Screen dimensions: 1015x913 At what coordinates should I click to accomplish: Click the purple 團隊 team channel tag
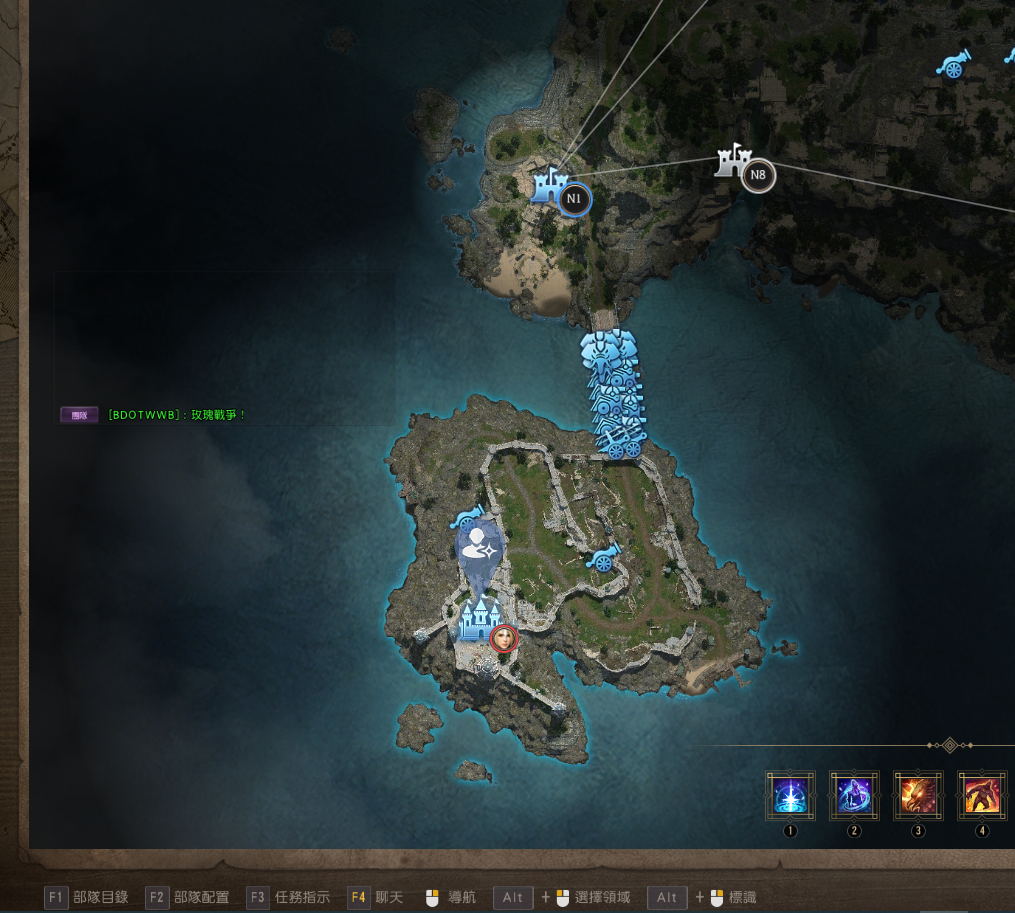pos(79,414)
